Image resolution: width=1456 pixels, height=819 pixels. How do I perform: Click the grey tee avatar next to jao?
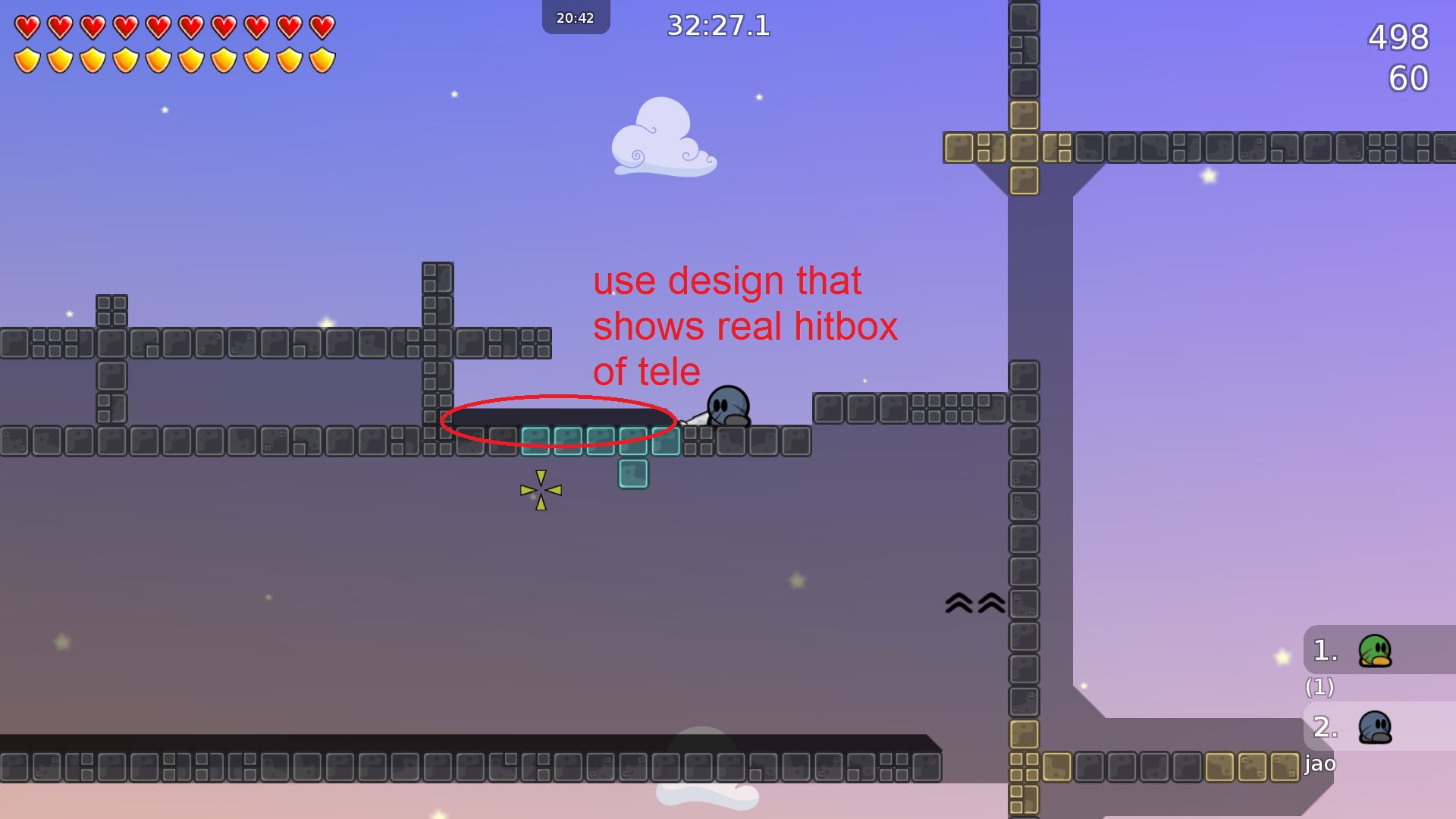click(1376, 726)
